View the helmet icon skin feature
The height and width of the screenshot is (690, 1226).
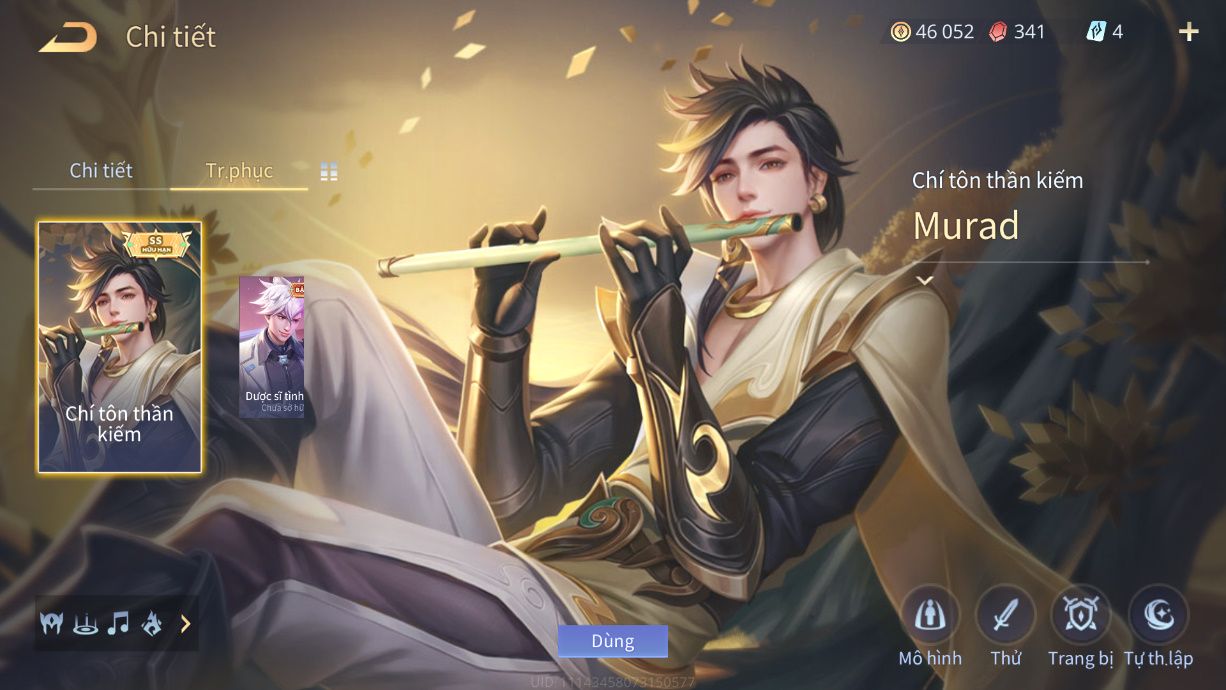(x=52, y=624)
